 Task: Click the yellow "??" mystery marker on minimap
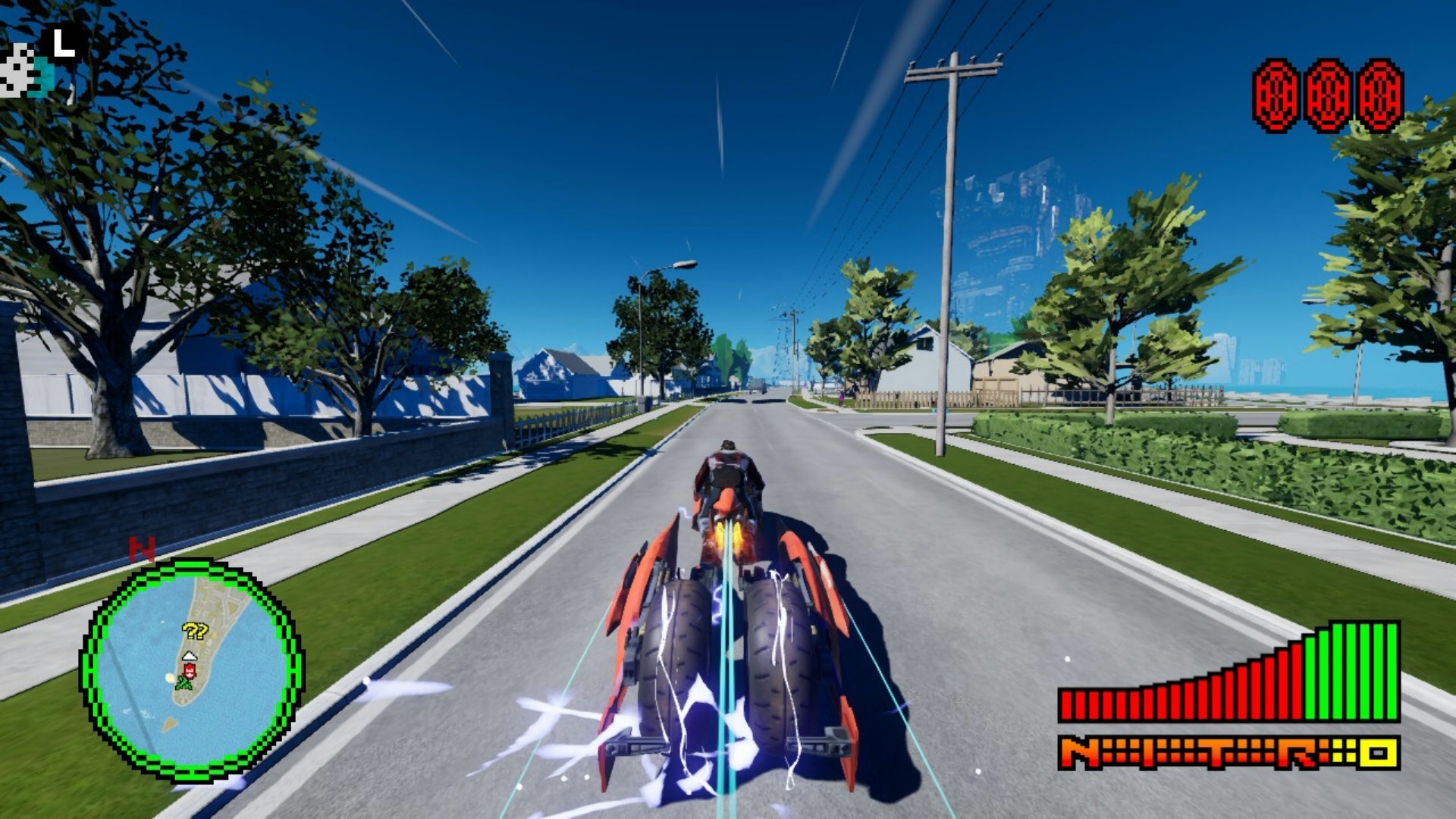point(195,631)
